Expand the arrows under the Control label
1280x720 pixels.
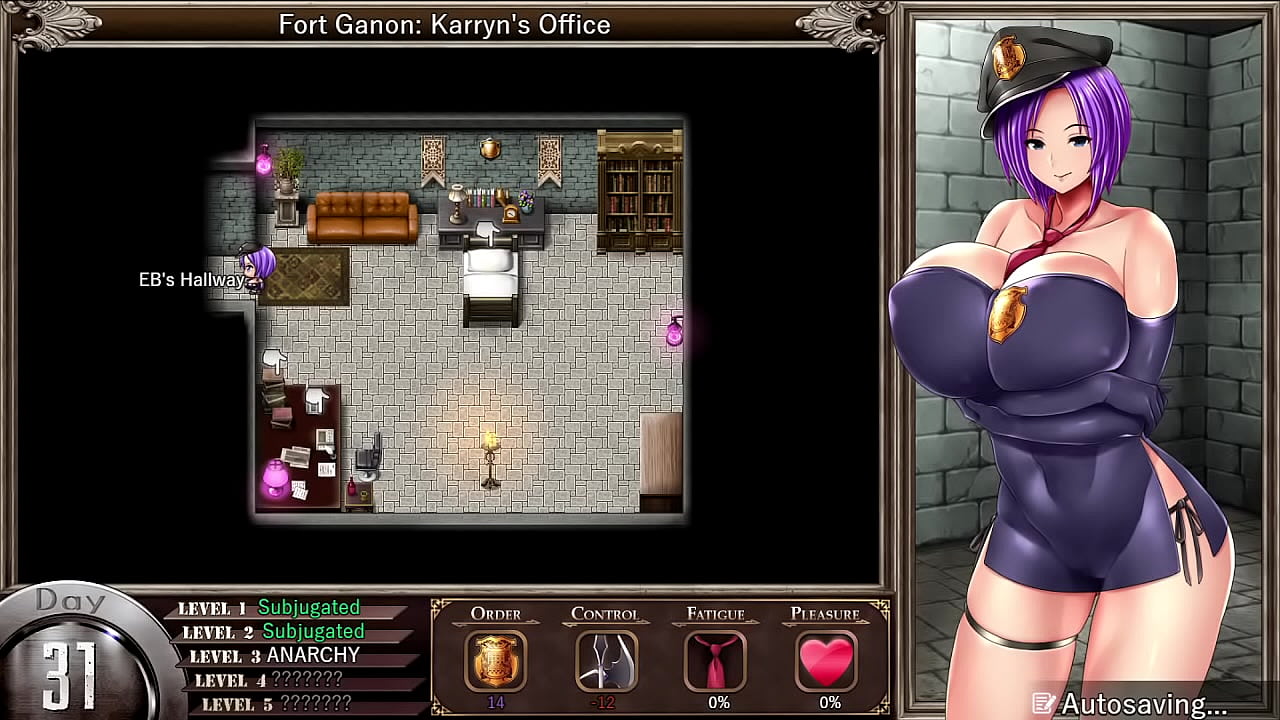tap(605, 623)
